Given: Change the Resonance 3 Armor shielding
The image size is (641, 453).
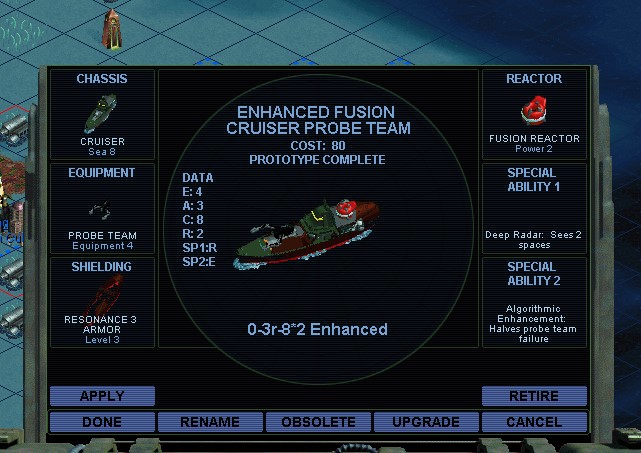Looking at the screenshot, I should pyautogui.click(x=102, y=302).
